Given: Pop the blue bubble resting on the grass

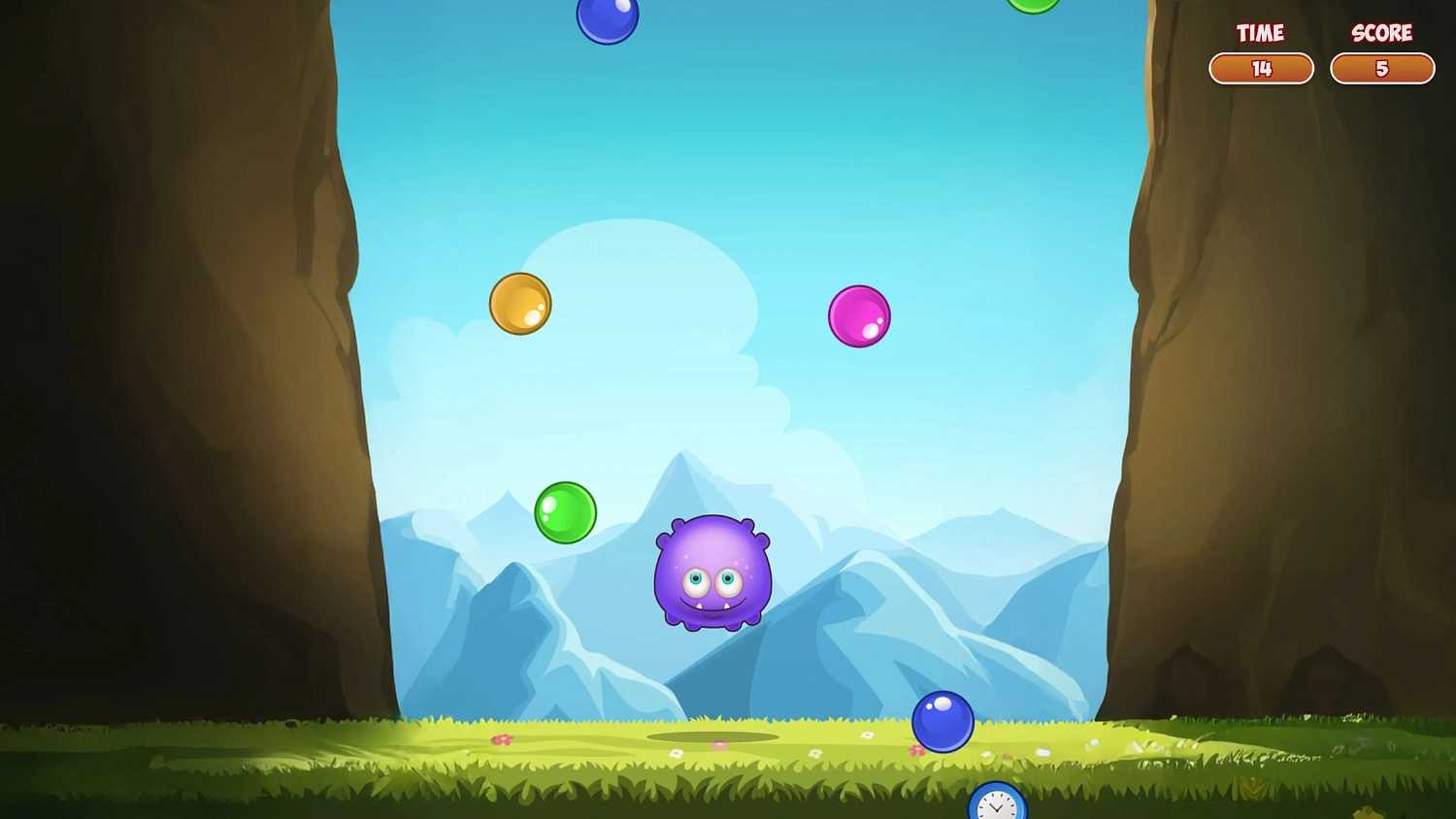Looking at the screenshot, I should [x=943, y=721].
